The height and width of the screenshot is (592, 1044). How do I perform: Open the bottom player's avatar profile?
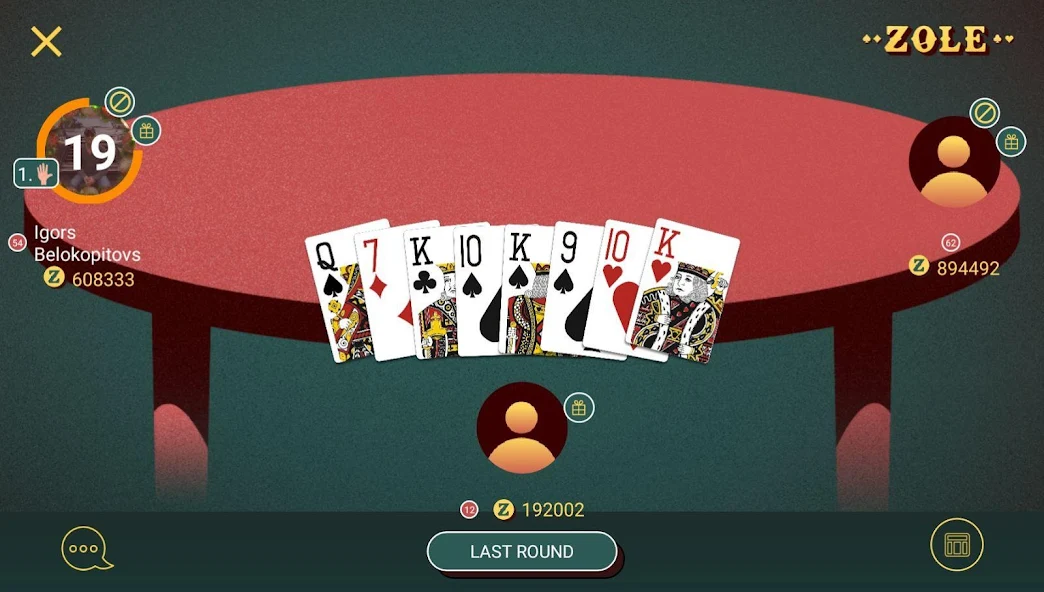[522, 429]
